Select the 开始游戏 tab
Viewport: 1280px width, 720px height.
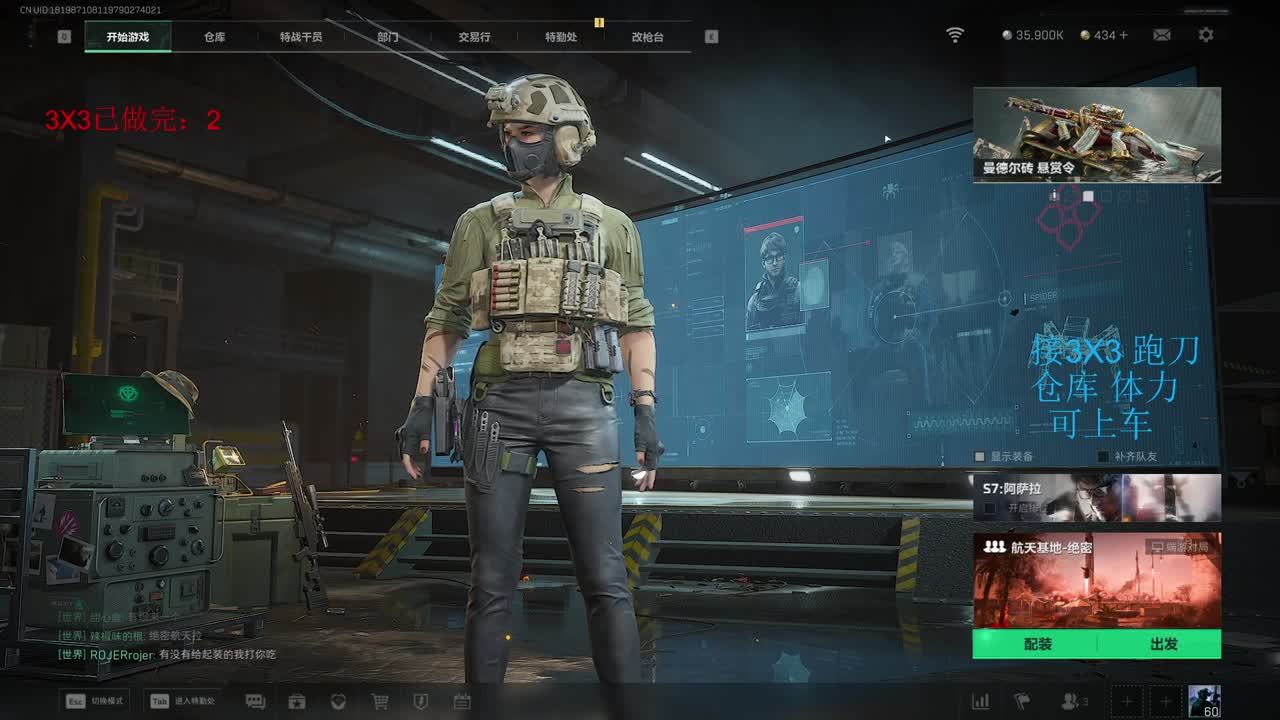(128, 37)
